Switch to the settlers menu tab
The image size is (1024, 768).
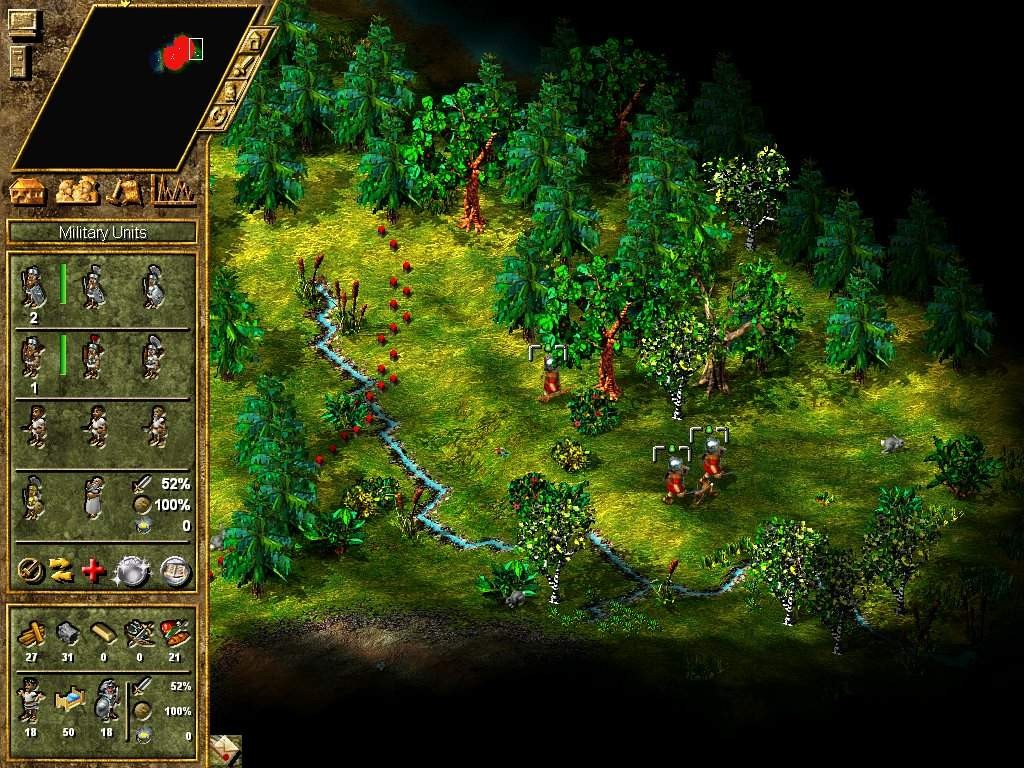(77, 190)
